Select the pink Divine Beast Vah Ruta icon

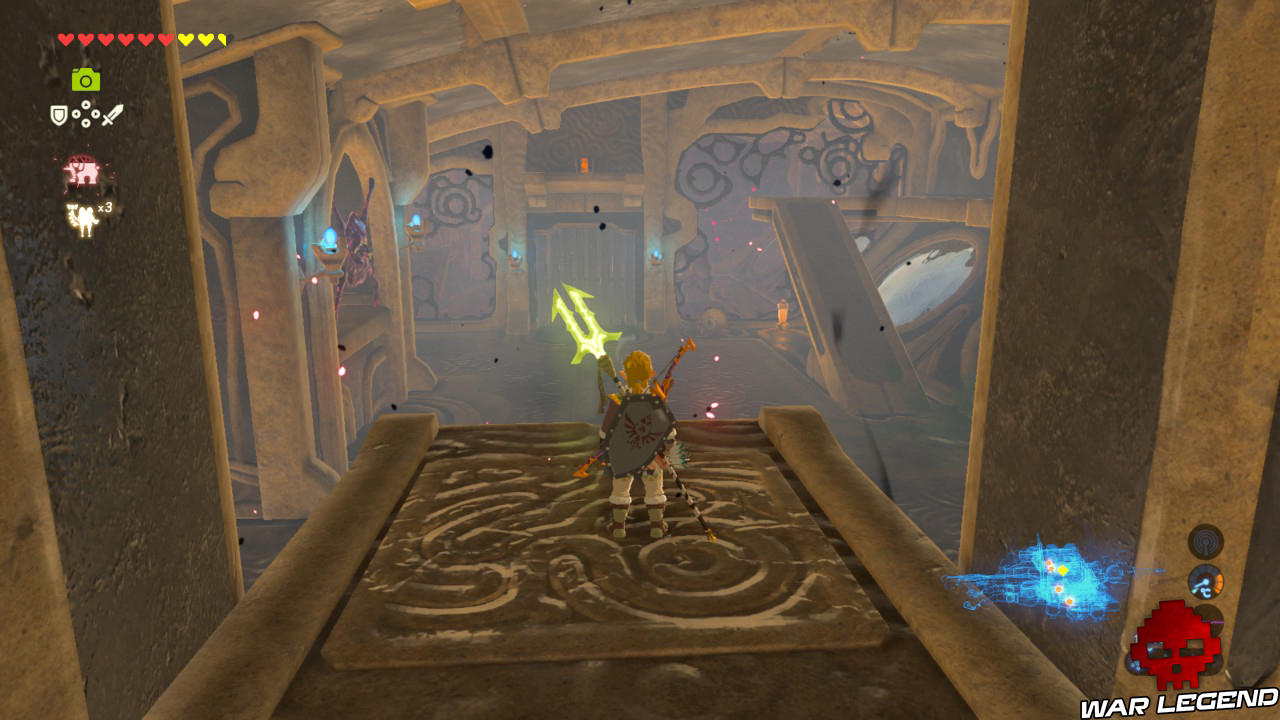80,168
